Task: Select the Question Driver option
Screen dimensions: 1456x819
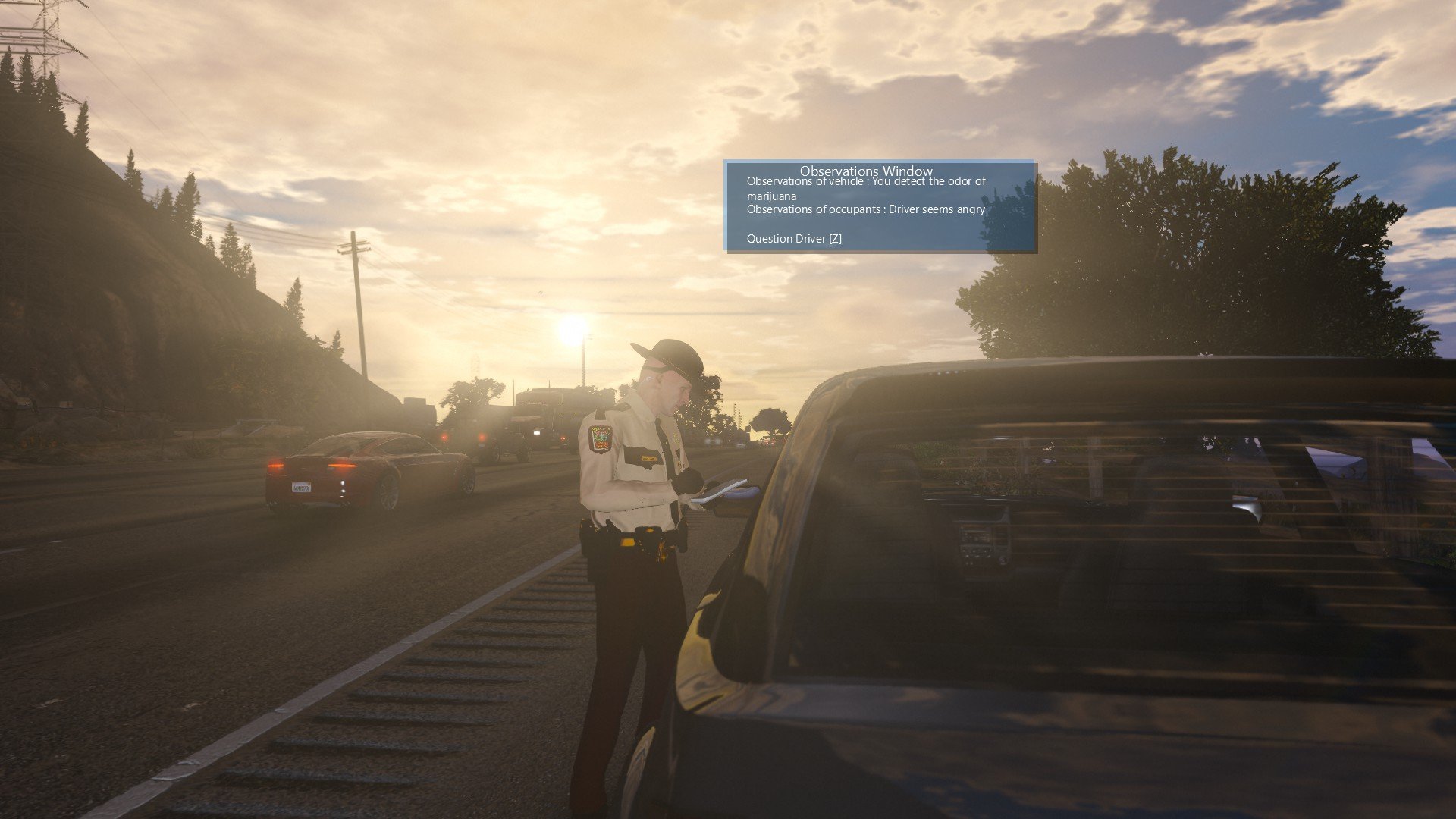Action: click(793, 239)
